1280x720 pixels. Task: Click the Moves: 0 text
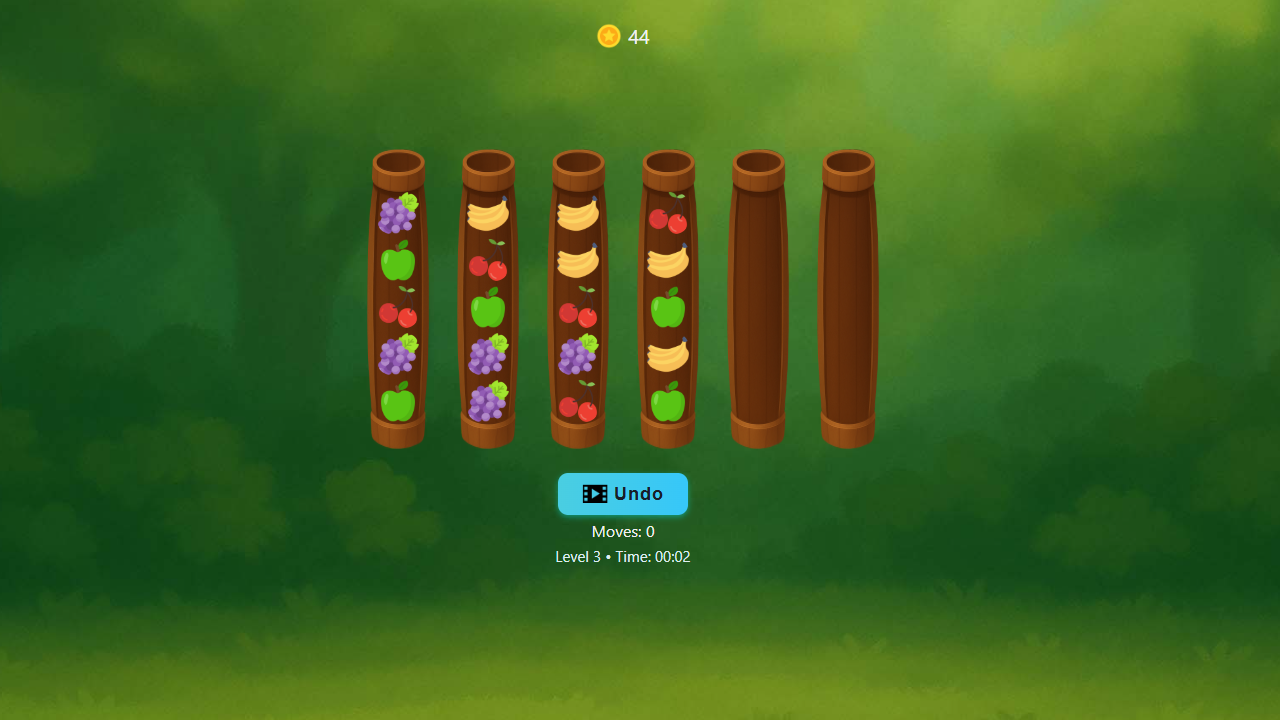tap(622, 531)
